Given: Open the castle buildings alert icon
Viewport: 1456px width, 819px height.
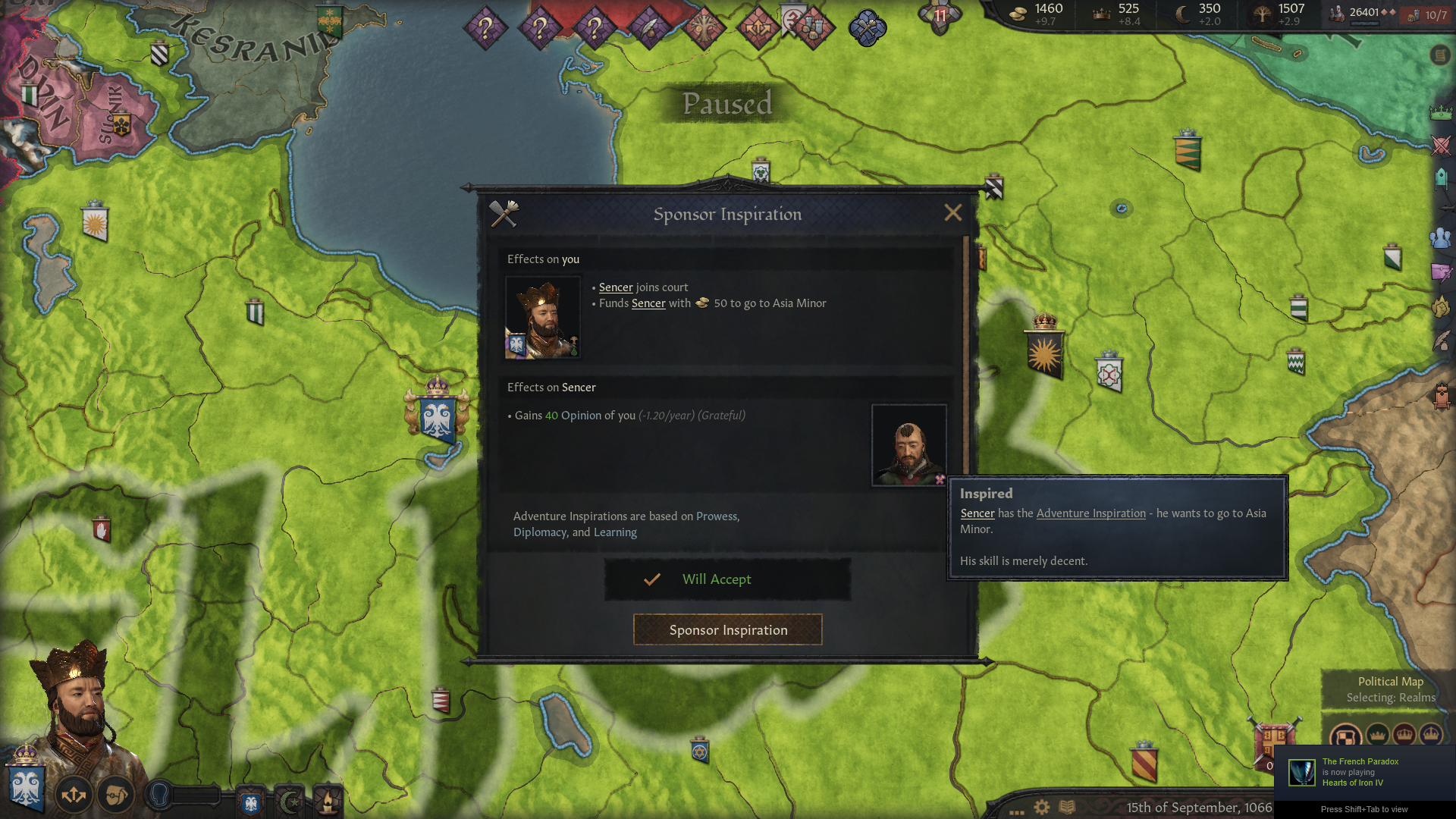Looking at the screenshot, I should pos(813,28).
